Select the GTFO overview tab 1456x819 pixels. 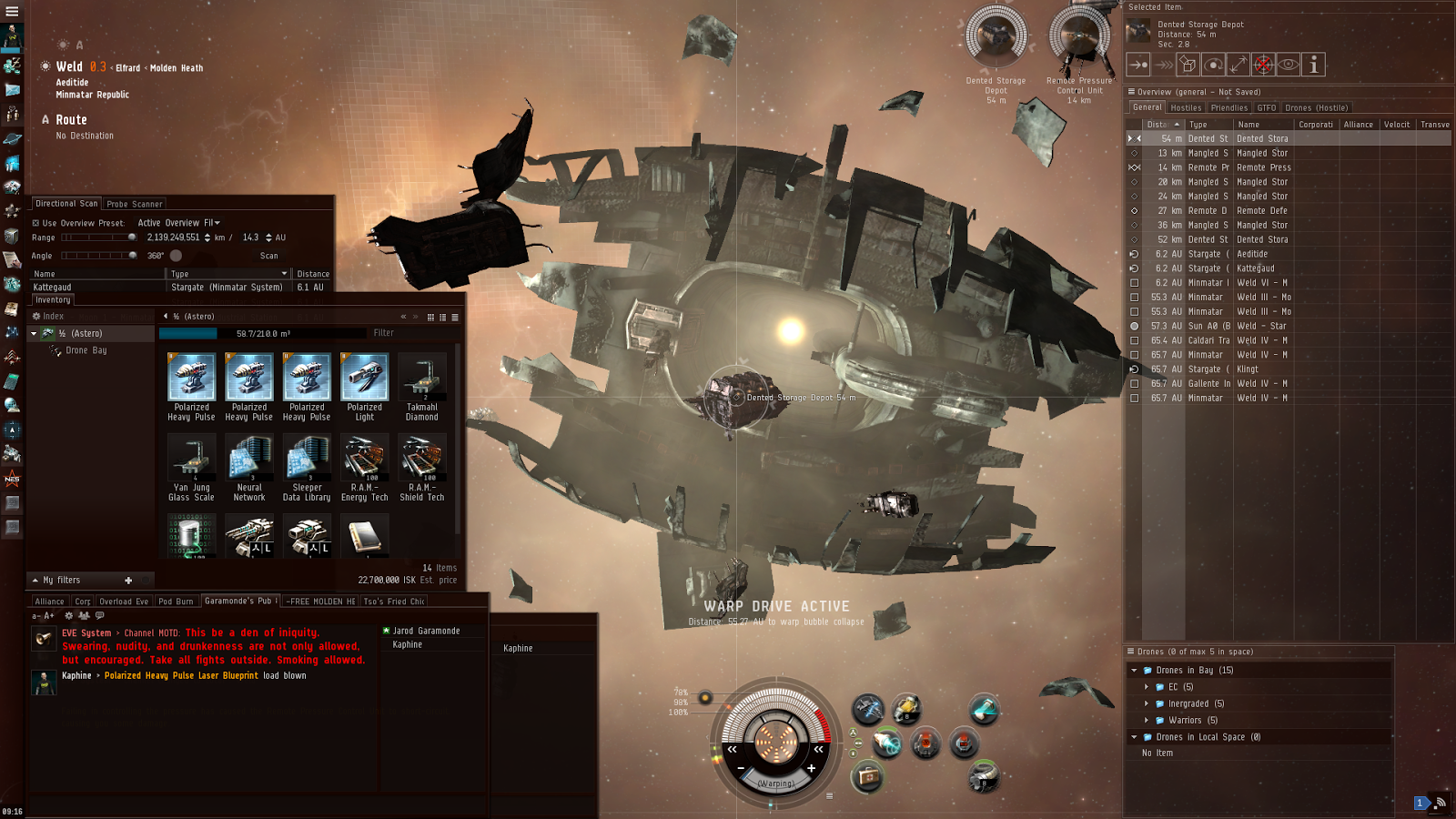click(x=1266, y=107)
